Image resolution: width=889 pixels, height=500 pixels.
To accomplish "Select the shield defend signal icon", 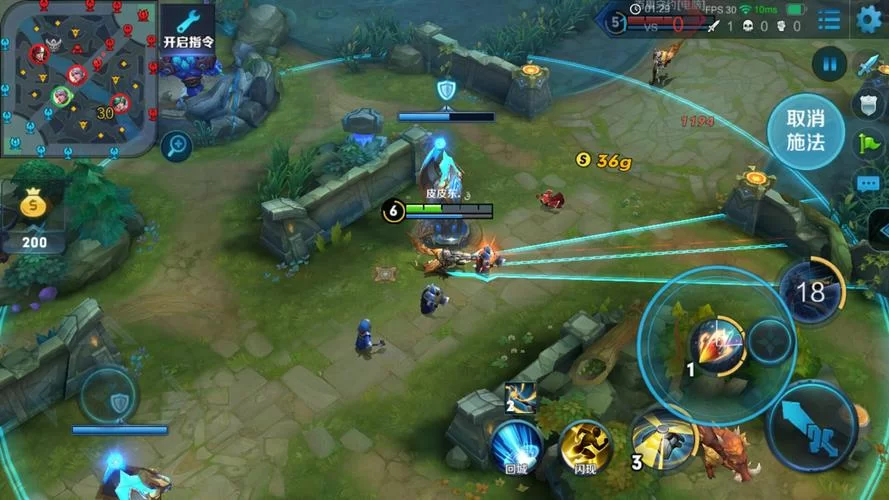I will 868,104.
